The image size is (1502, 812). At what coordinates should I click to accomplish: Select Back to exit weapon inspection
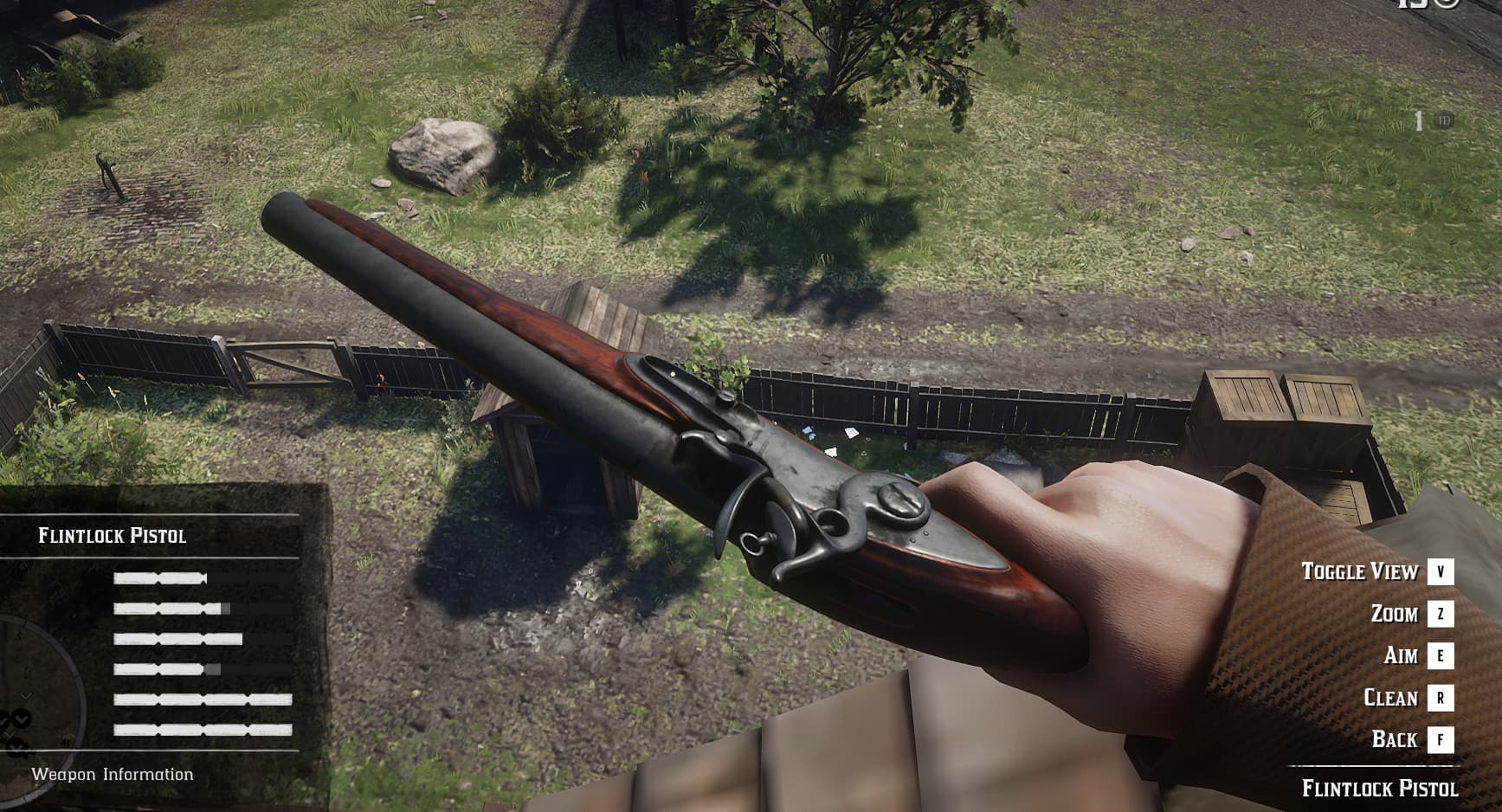click(1395, 740)
